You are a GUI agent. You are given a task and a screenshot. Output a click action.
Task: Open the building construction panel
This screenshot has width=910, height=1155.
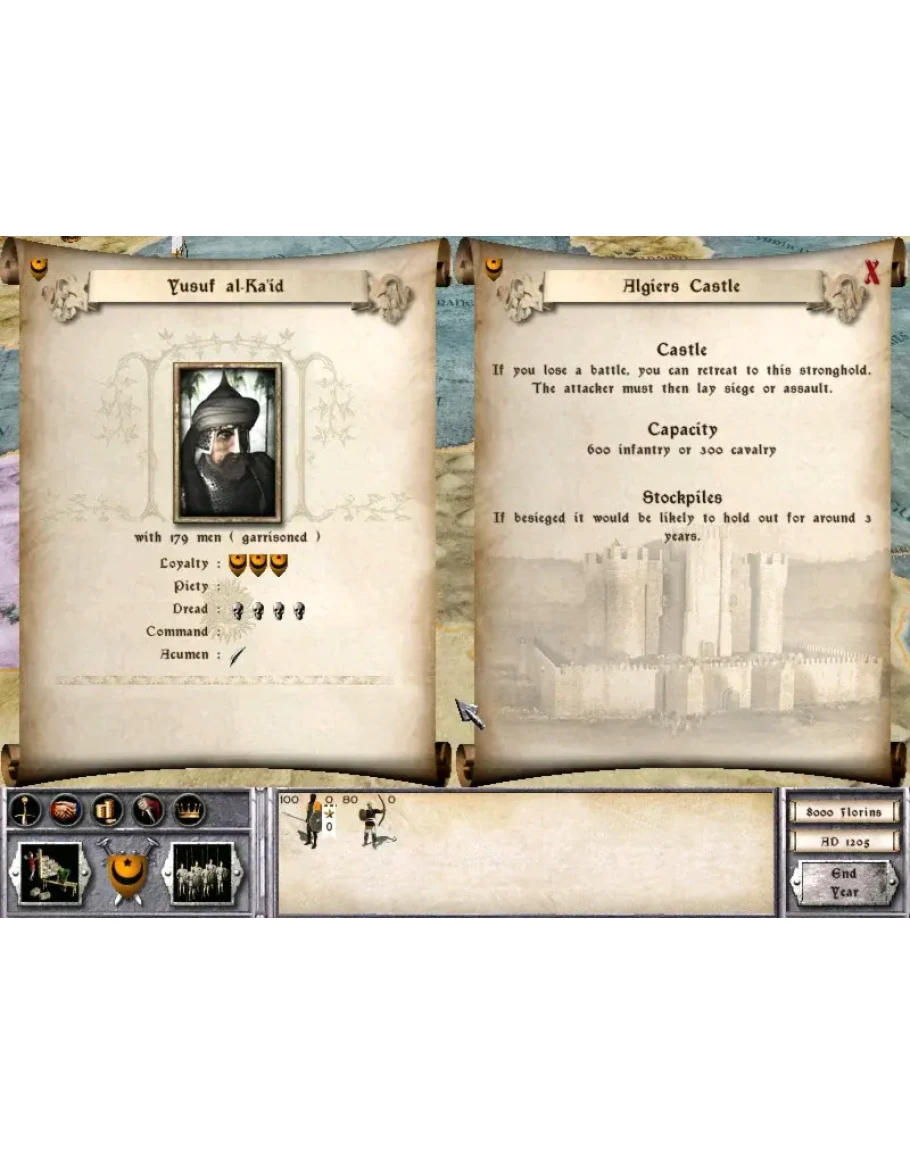[50, 873]
